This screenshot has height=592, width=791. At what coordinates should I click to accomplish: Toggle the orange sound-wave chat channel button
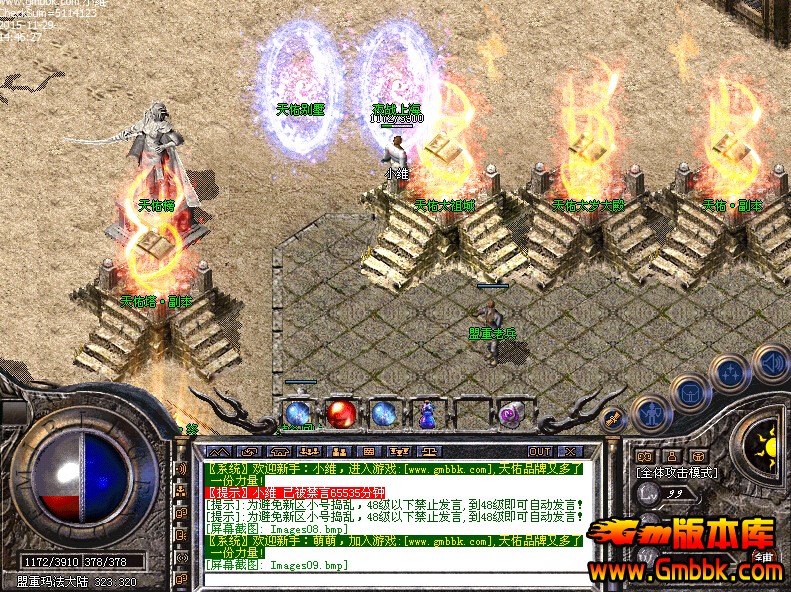coord(181,468)
